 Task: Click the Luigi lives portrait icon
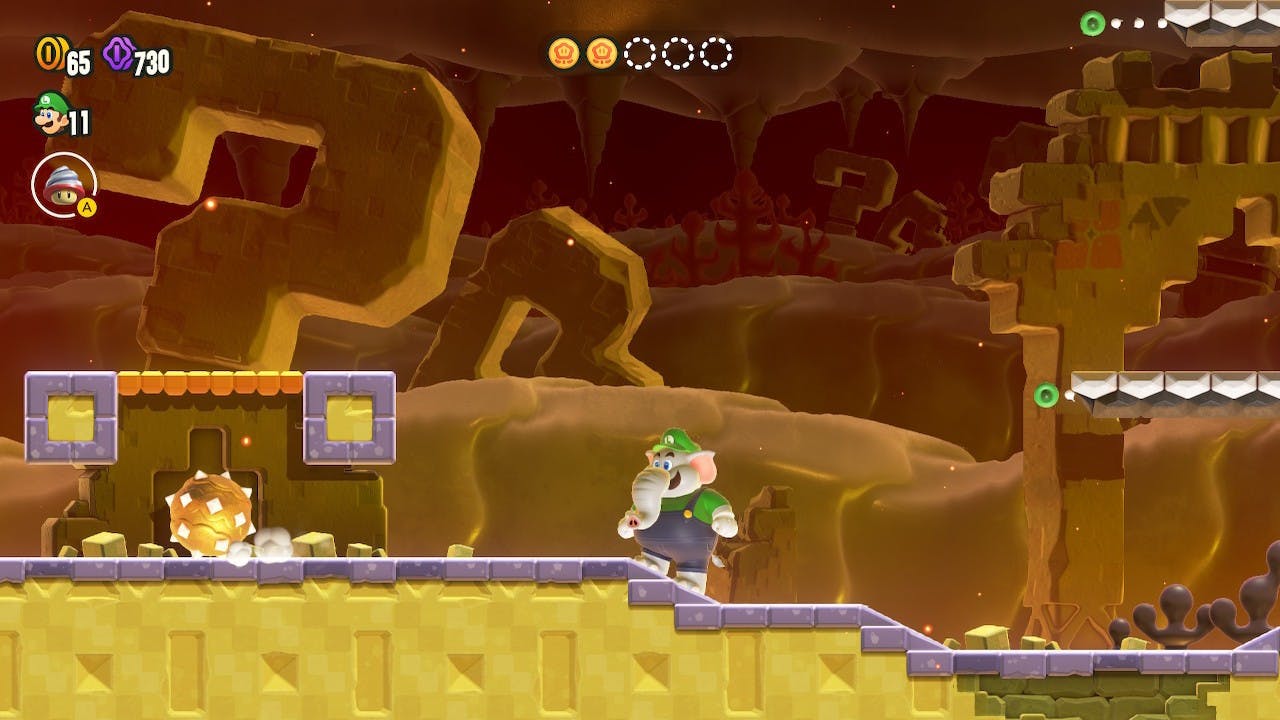[49, 113]
